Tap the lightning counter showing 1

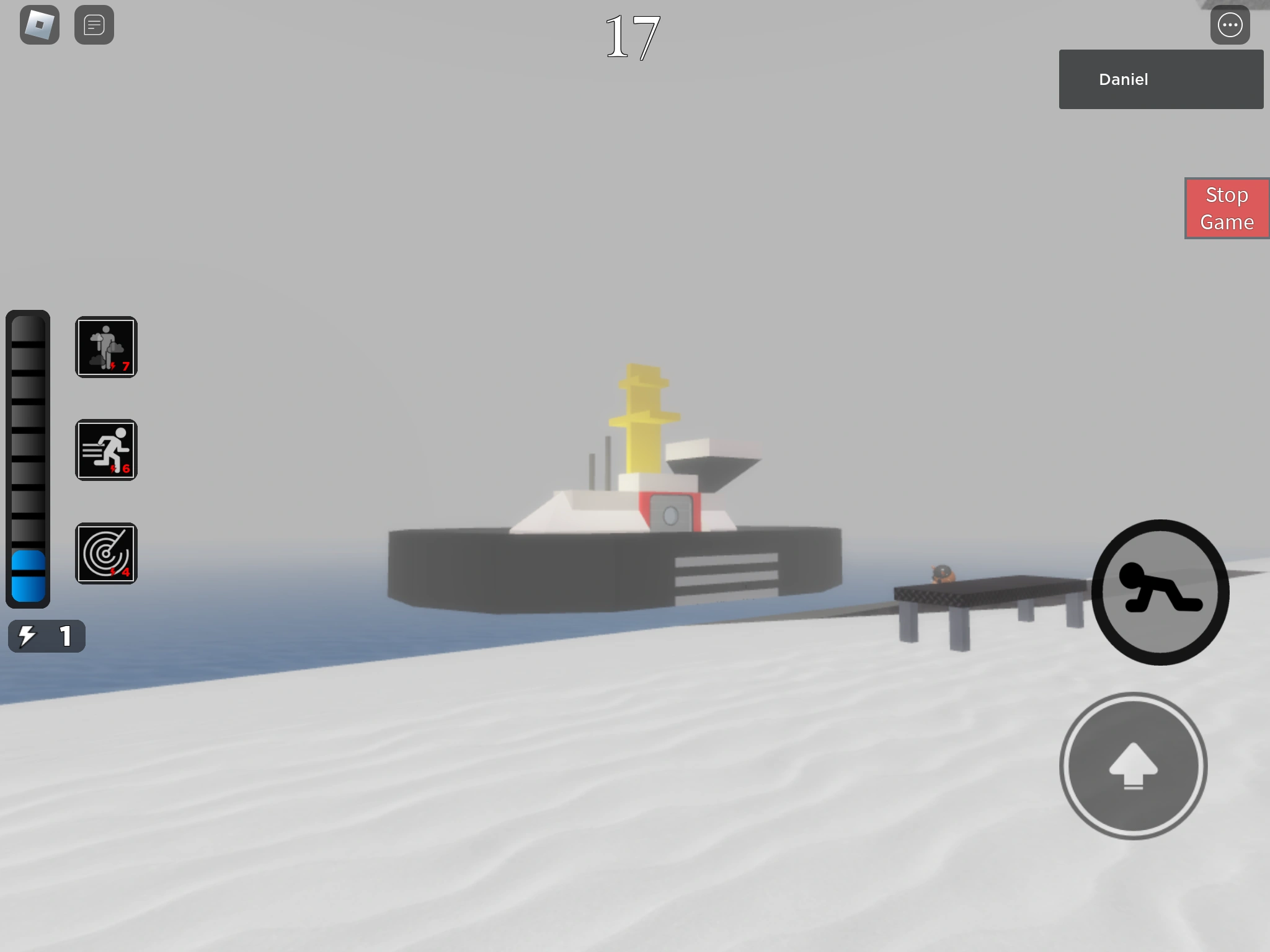pyautogui.click(x=47, y=635)
